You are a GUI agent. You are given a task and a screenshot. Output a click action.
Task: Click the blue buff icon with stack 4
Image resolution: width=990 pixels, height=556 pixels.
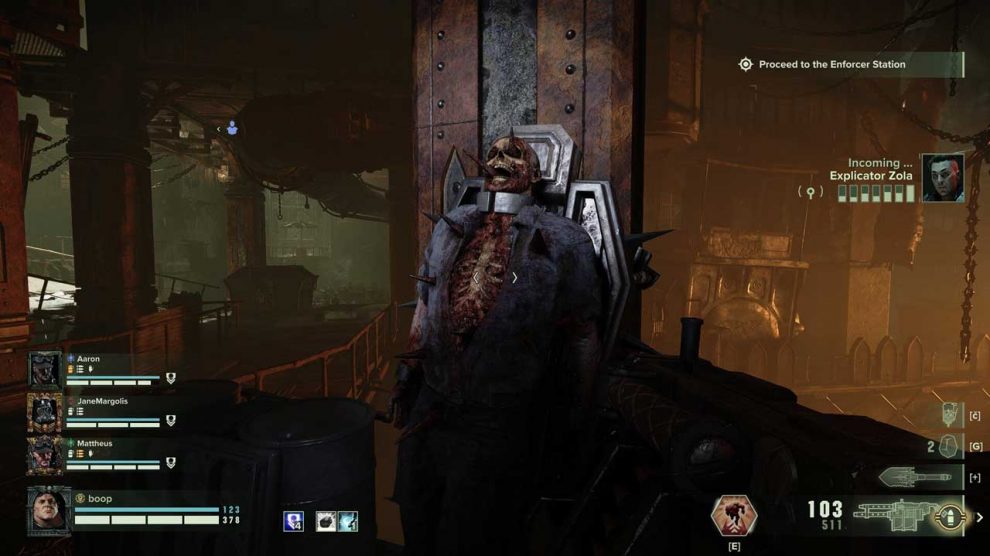[294, 520]
